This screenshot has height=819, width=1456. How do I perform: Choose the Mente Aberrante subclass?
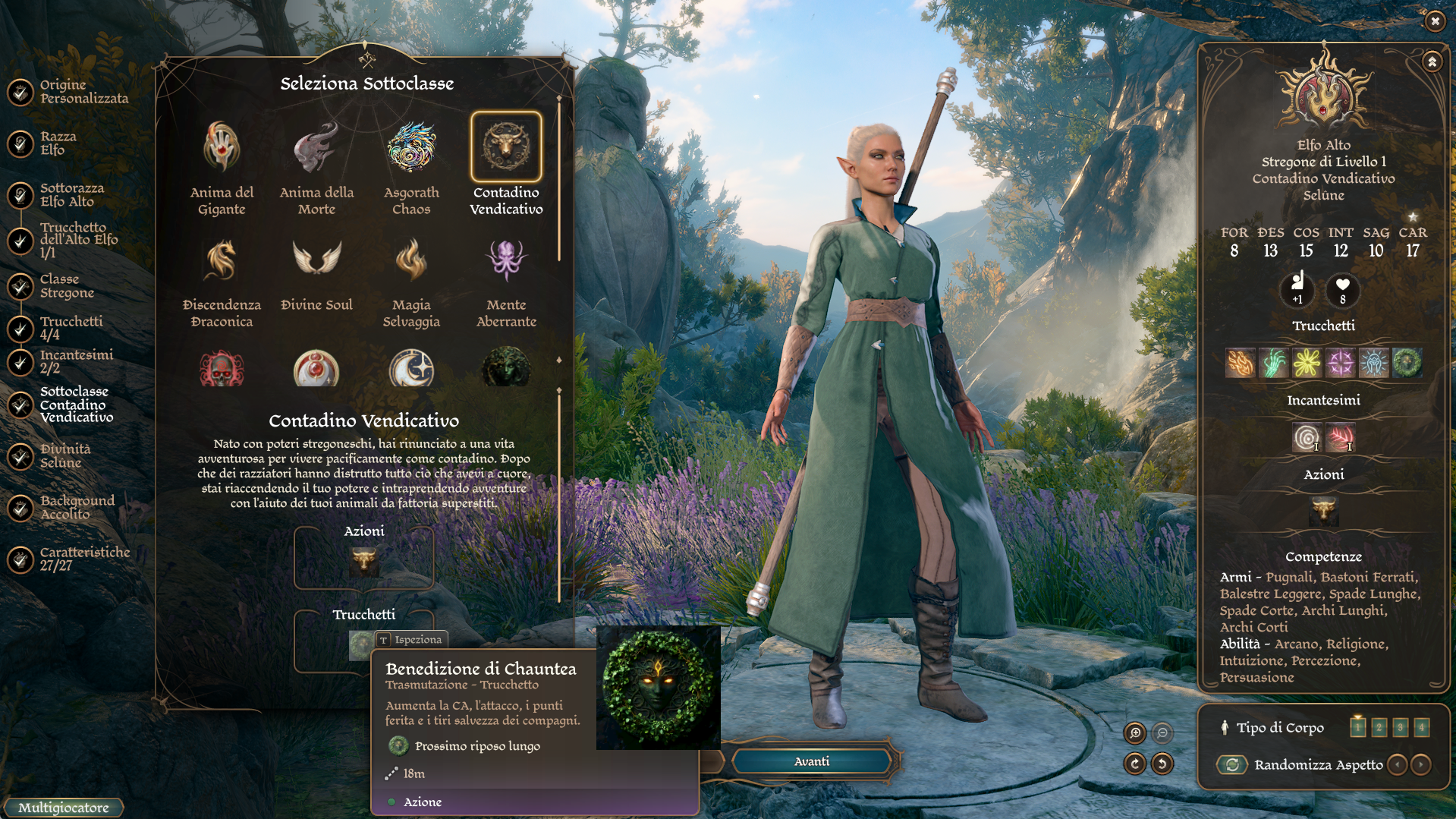coord(506,260)
